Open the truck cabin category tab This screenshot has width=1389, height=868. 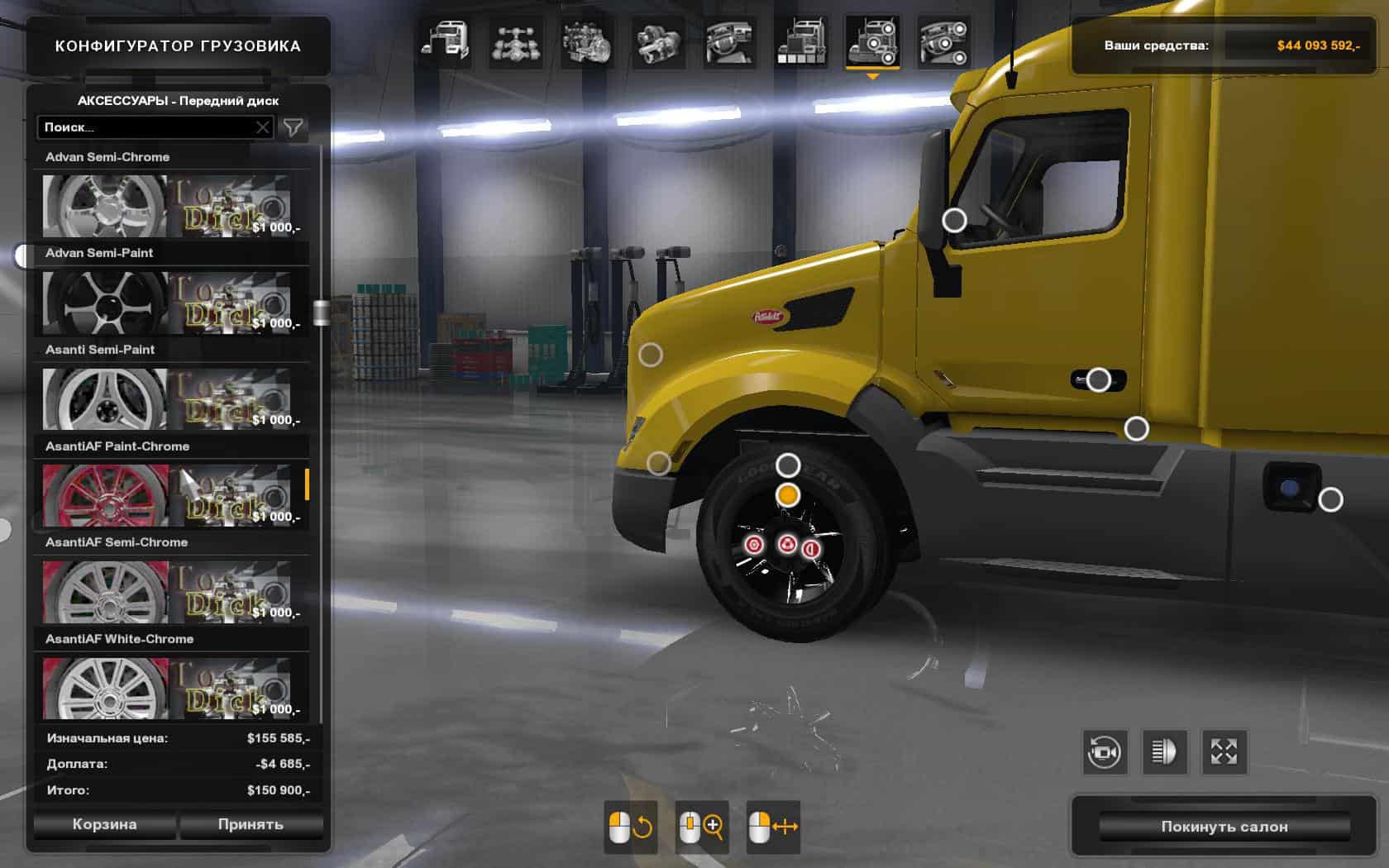445,41
